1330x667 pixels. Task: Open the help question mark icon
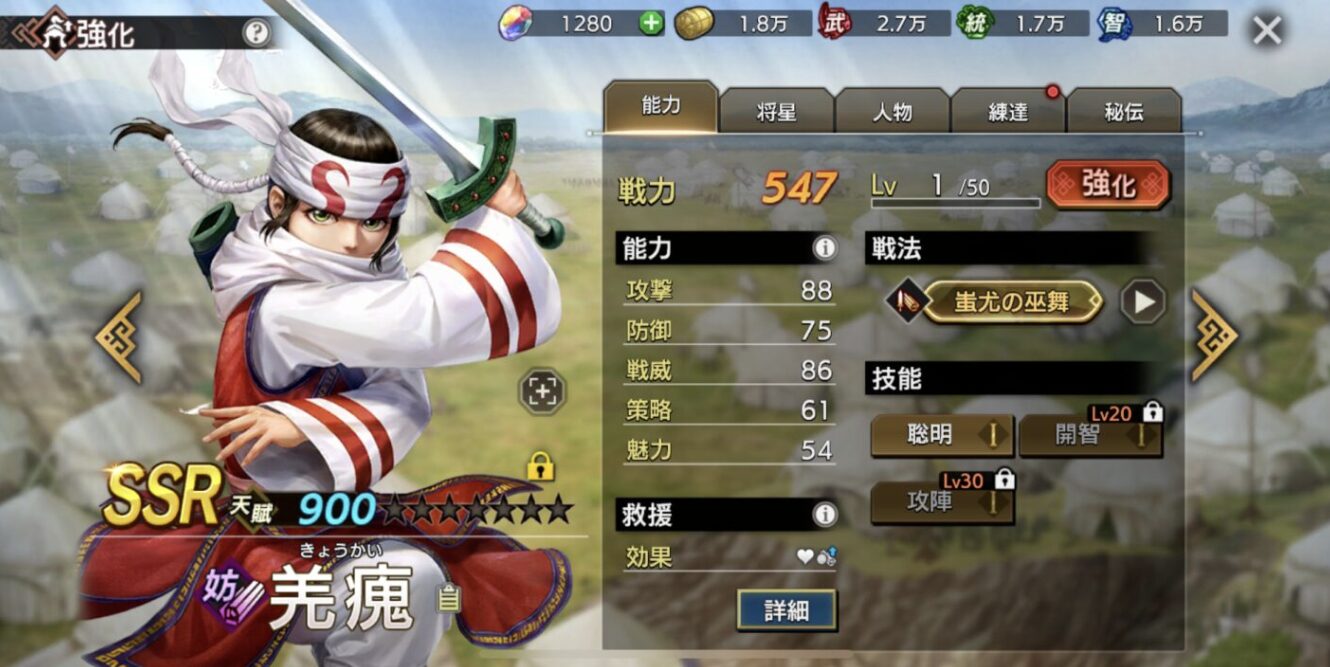257,33
